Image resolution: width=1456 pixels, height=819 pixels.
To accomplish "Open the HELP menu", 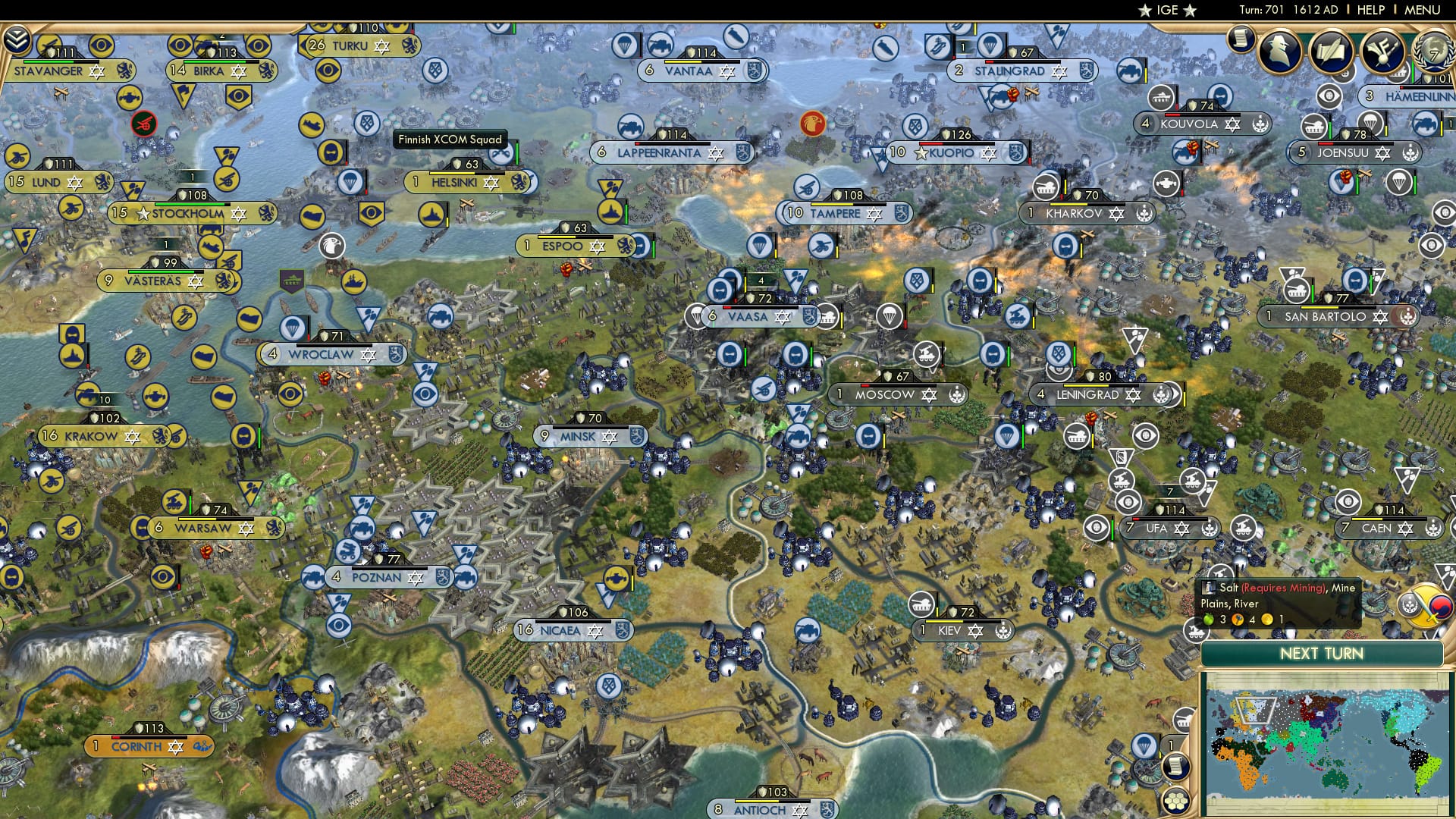I will click(1370, 10).
